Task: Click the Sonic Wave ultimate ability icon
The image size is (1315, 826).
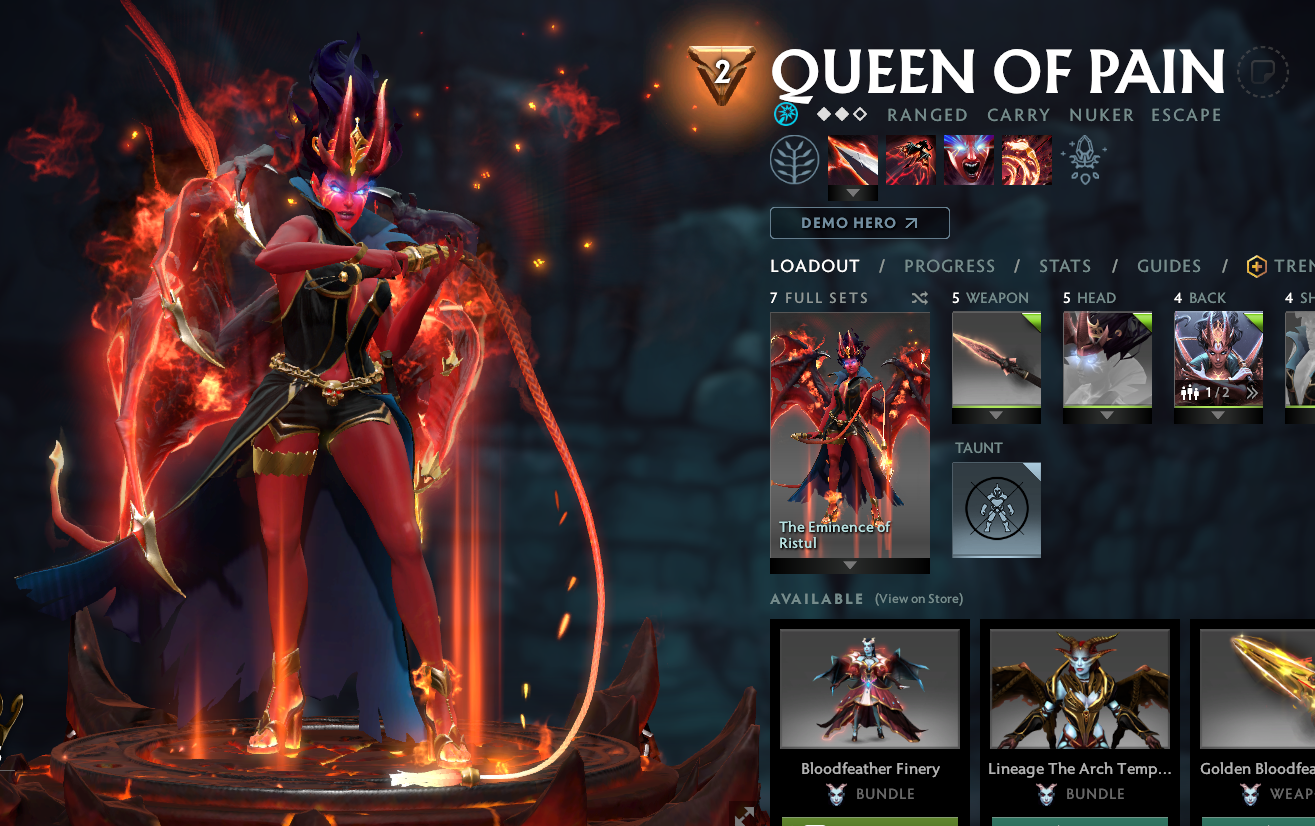Action: tap(1026, 160)
